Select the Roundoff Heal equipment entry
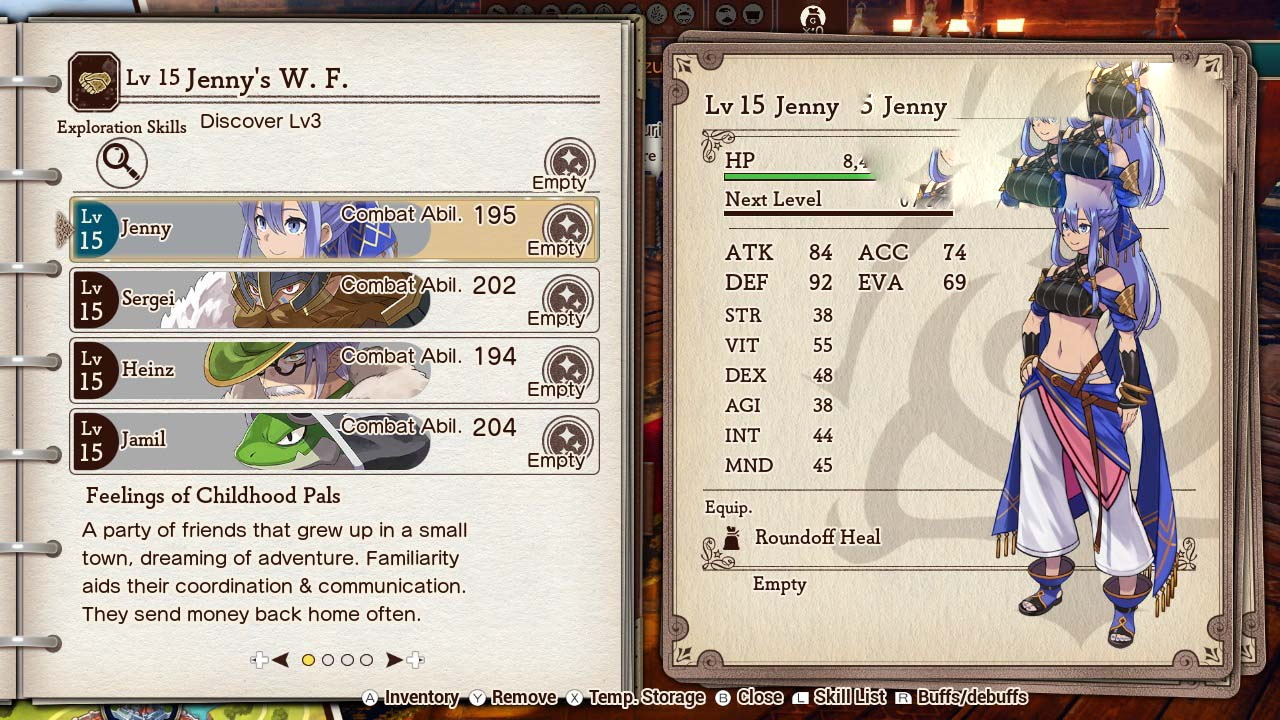Viewport: 1280px width, 720px height. (x=817, y=538)
